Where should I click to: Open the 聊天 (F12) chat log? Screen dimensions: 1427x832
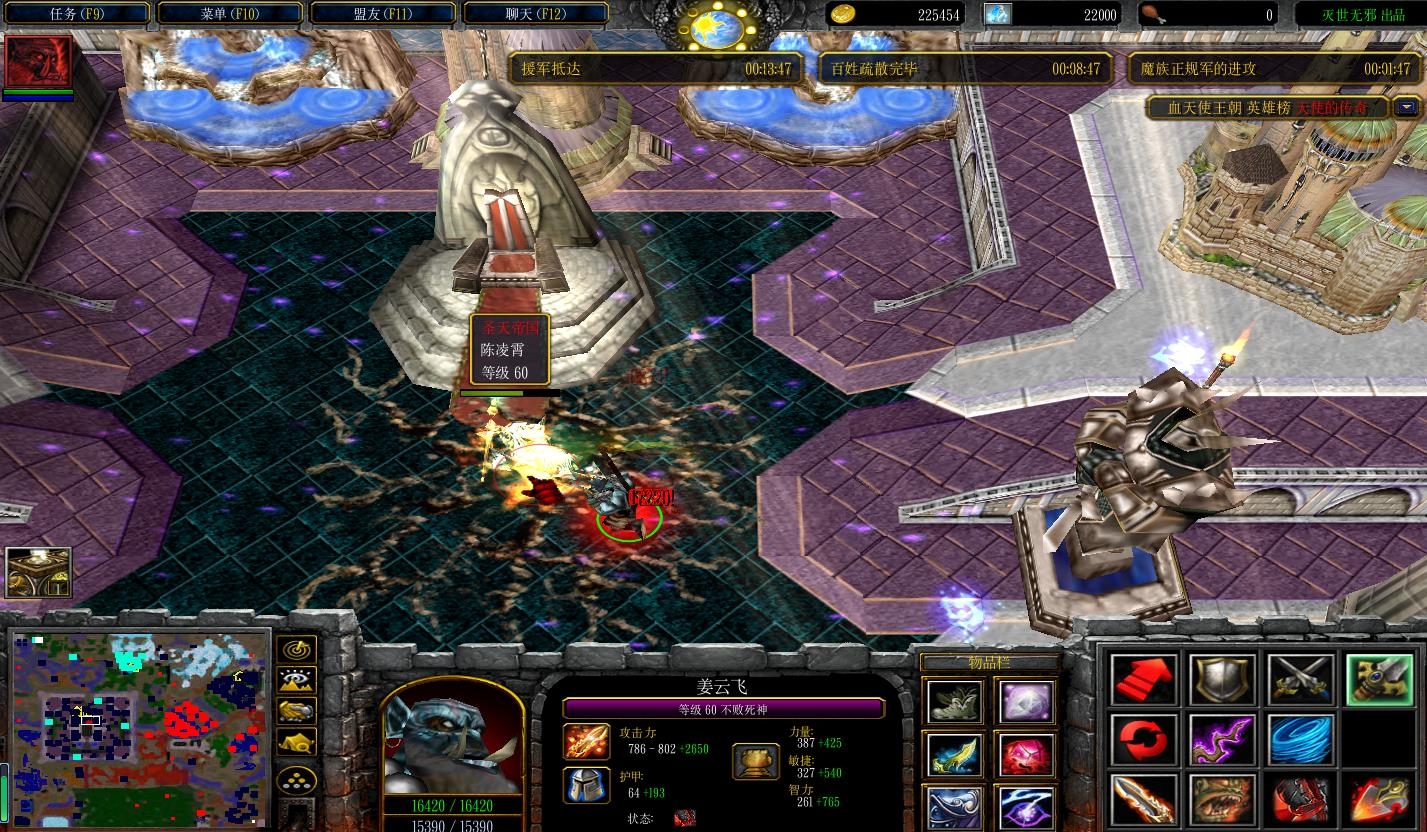coord(535,14)
